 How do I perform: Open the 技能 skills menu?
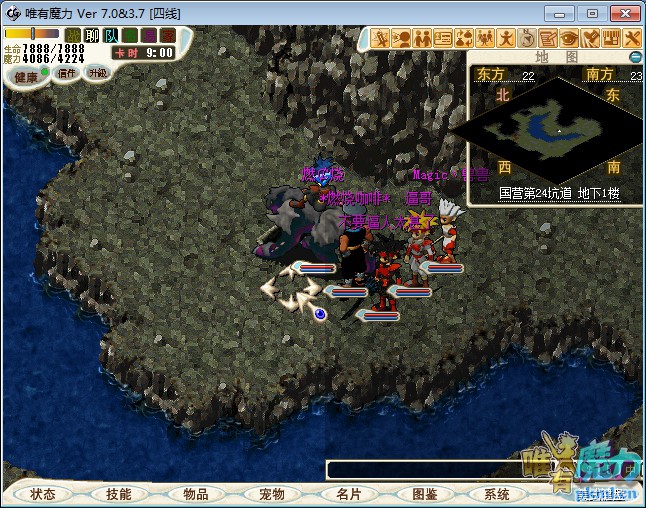click(119, 494)
